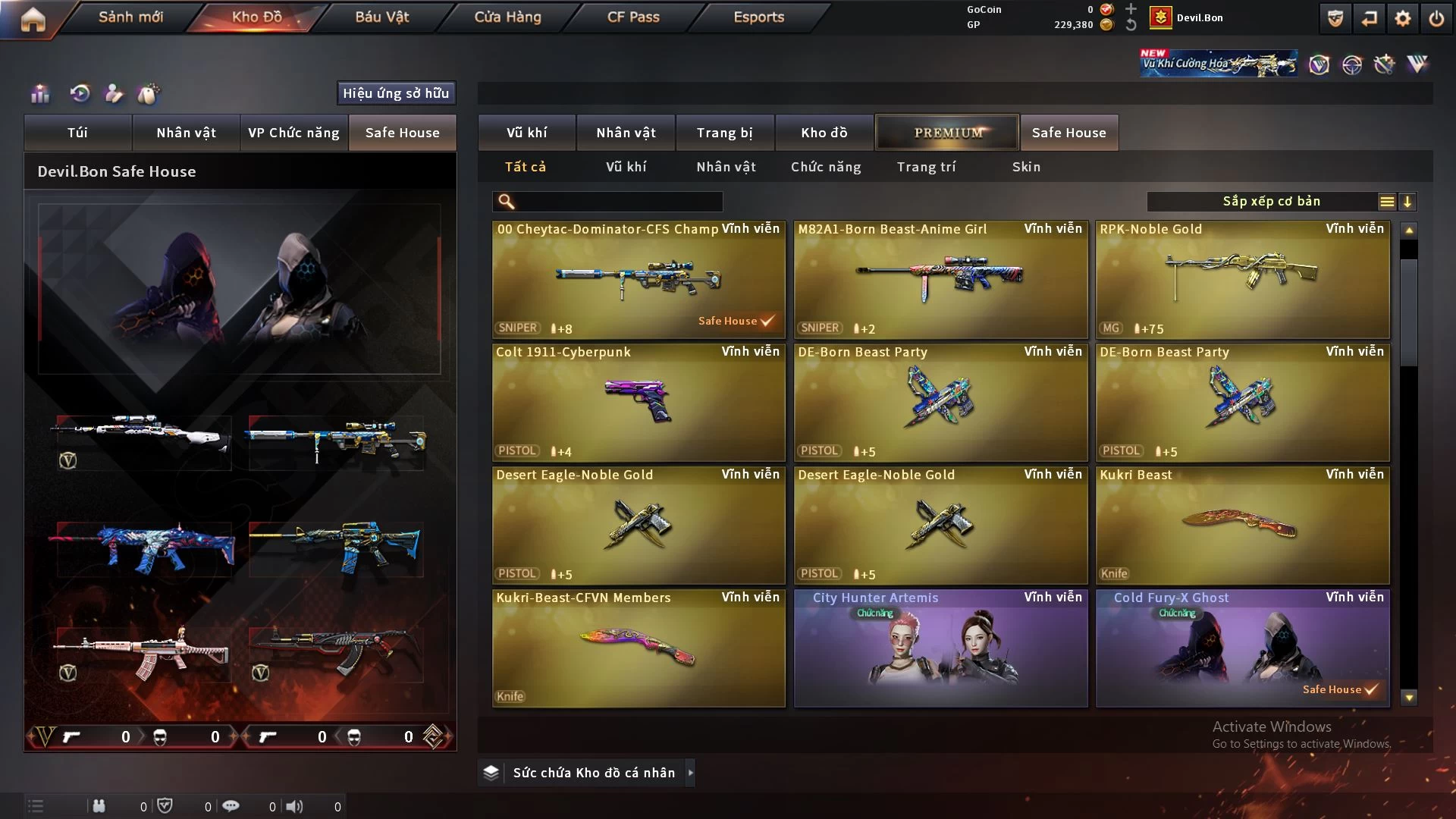Image resolution: width=1456 pixels, height=819 pixels.
Task: Open the Sắp xếp cơ bản sort dropdown
Action: (1271, 202)
